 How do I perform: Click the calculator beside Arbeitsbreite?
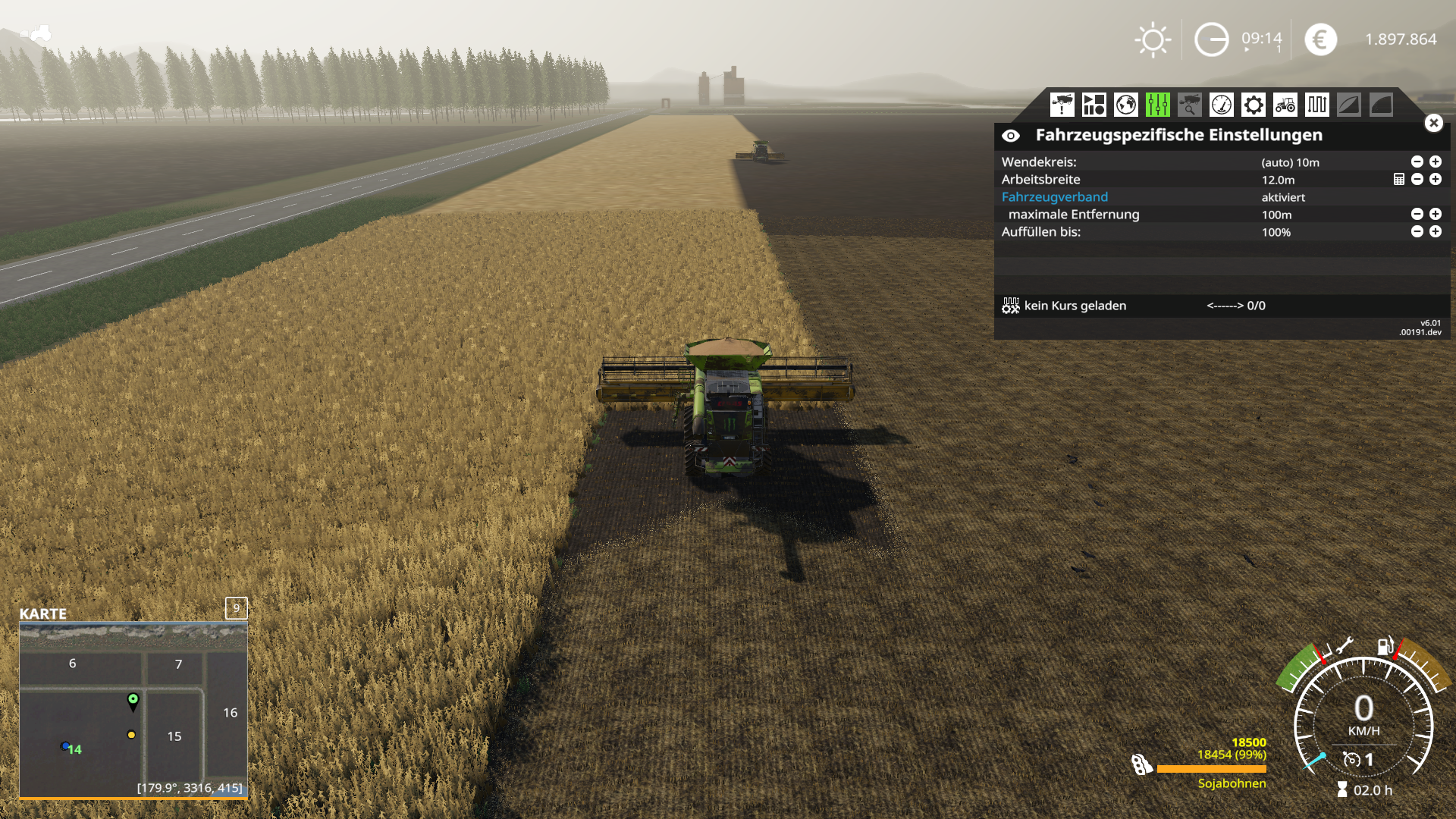click(1398, 180)
